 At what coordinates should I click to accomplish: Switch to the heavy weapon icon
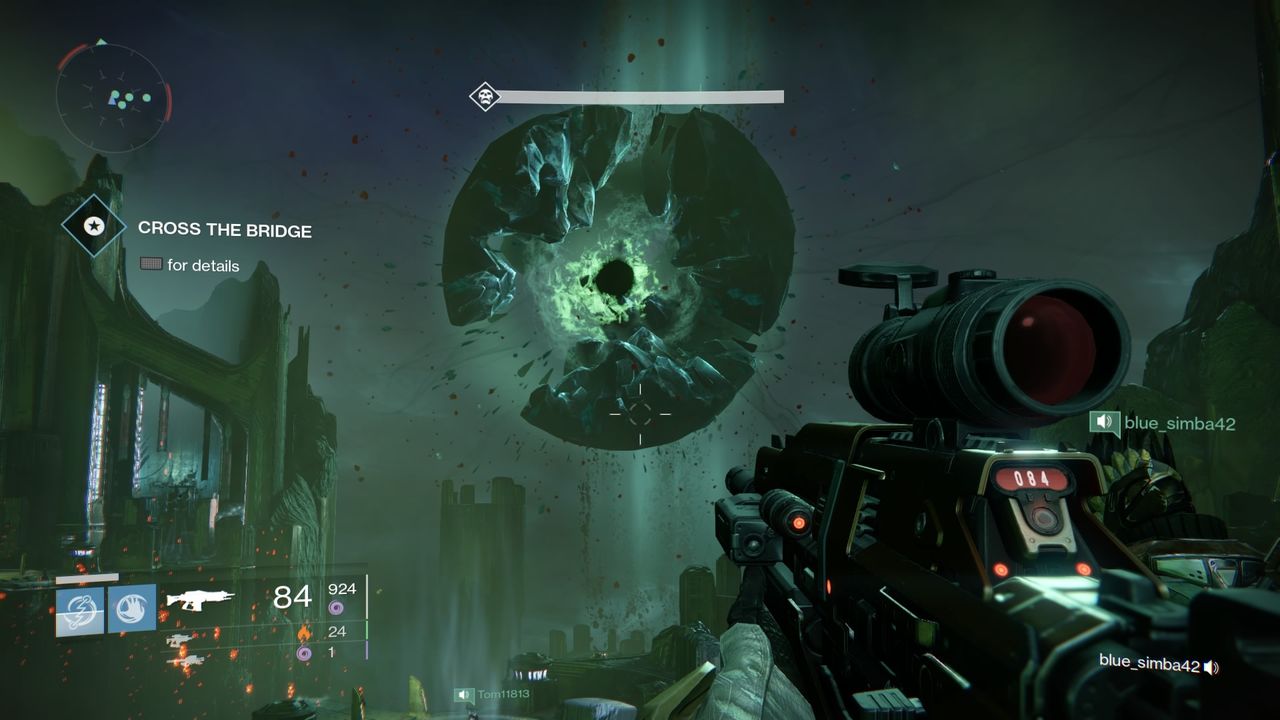coord(180,659)
